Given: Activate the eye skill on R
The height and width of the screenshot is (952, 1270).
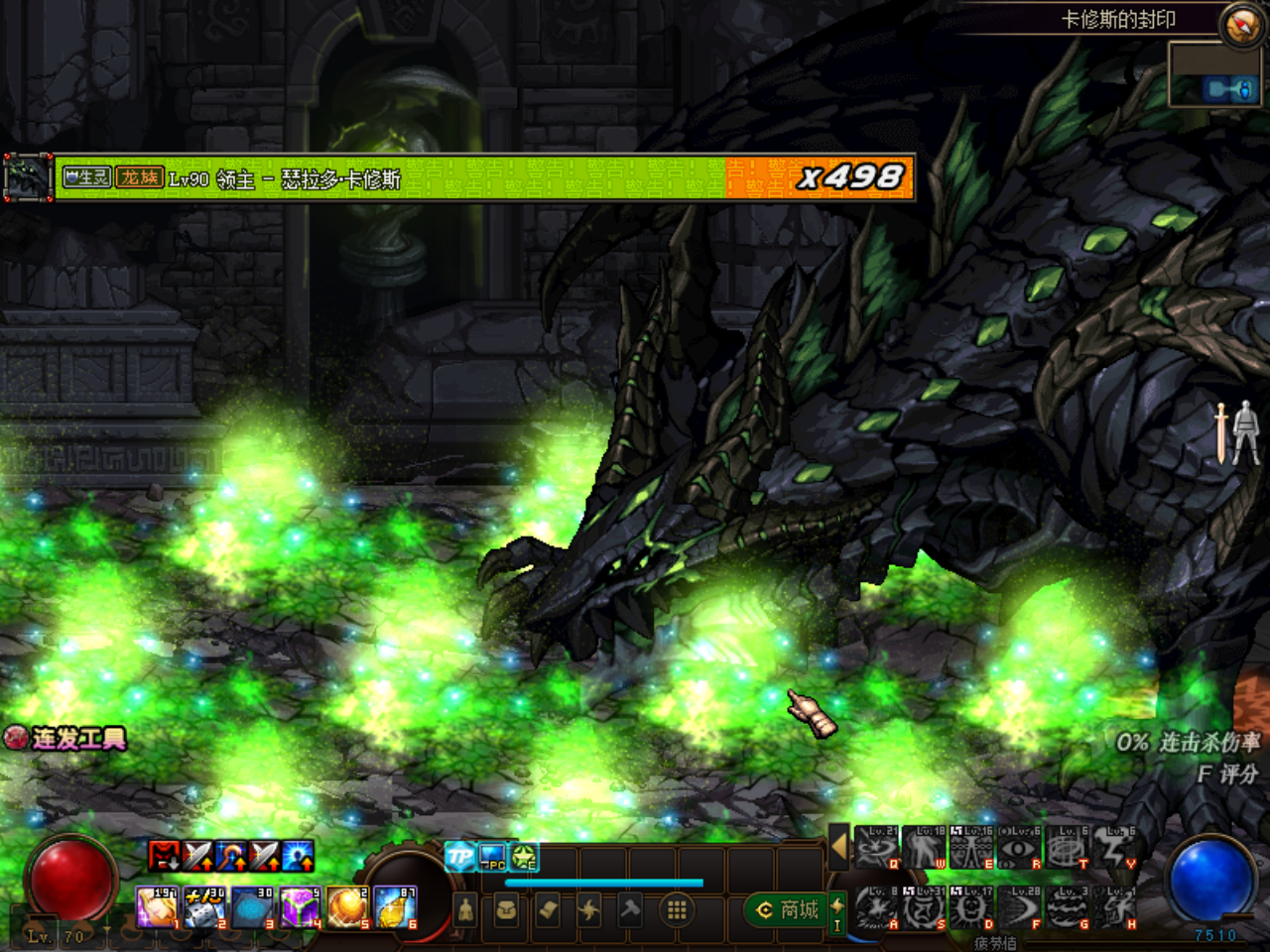Looking at the screenshot, I should tap(1020, 848).
